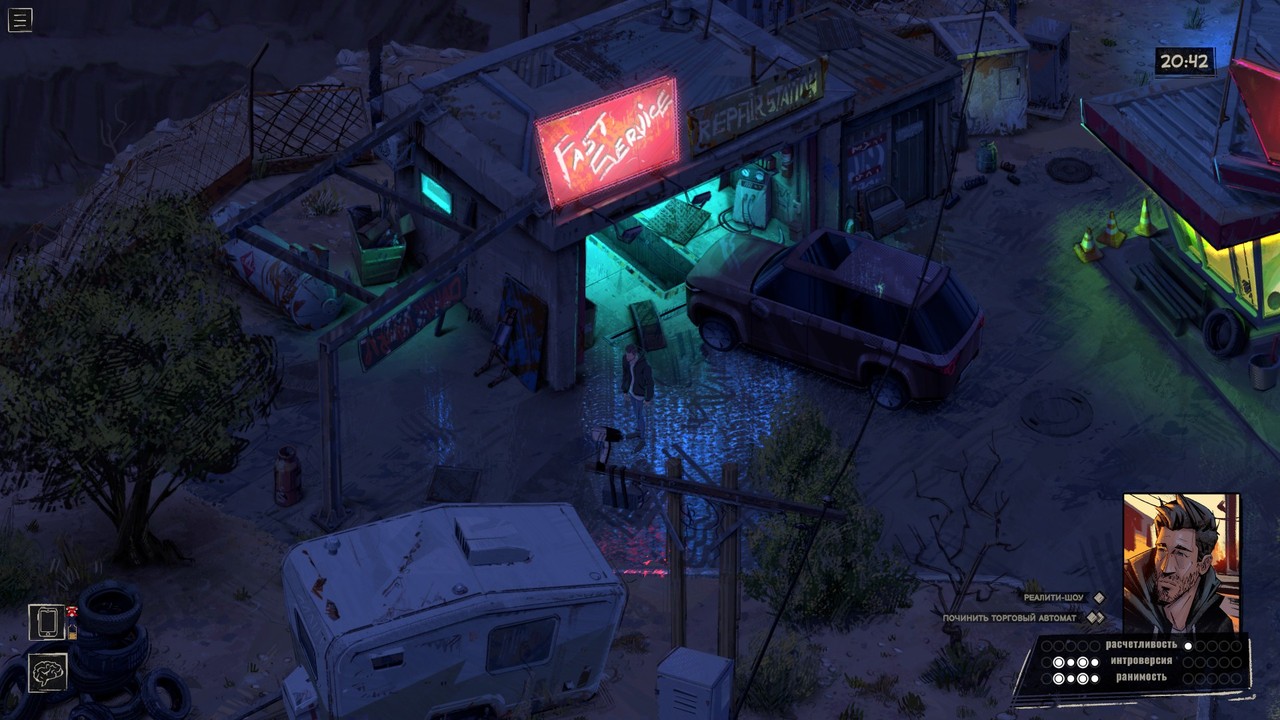The width and height of the screenshot is (1280, 720).
Task: Select the ПОЧИНИТЬ ТОРГОВЫЙ АВТОМАТ task label
Action: 1009,617
